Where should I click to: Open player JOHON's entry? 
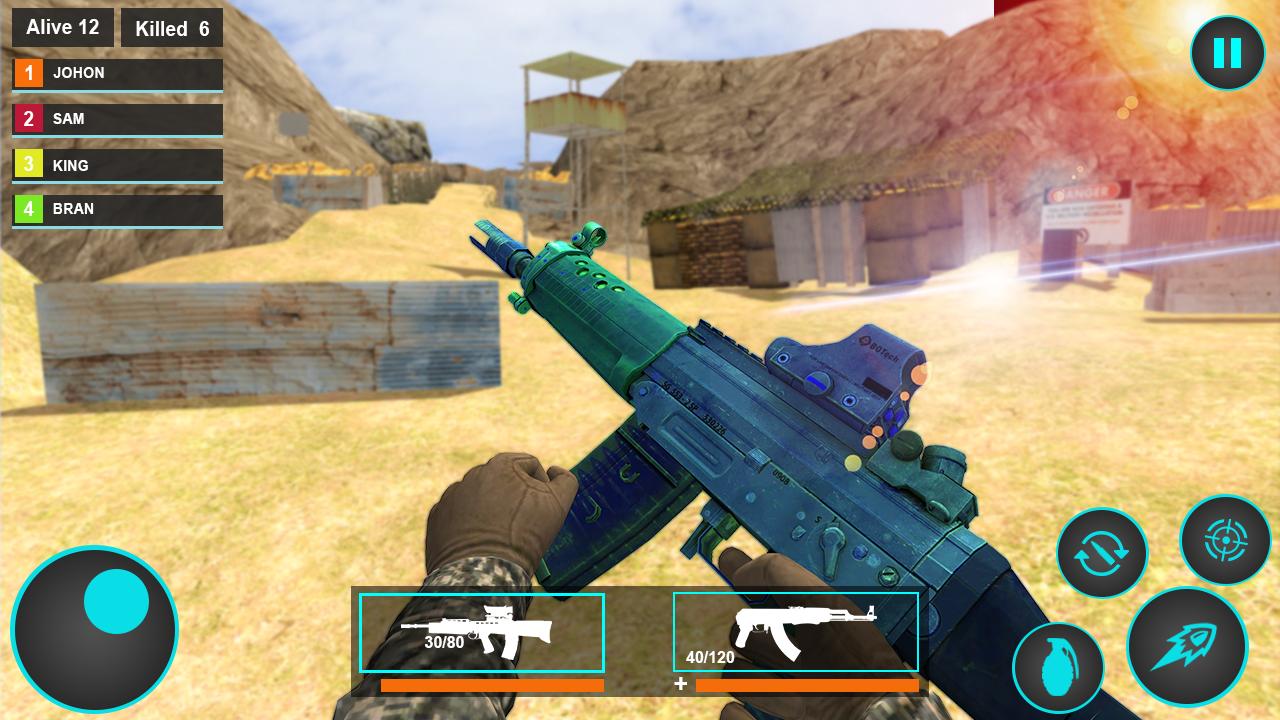coord(117,72)
